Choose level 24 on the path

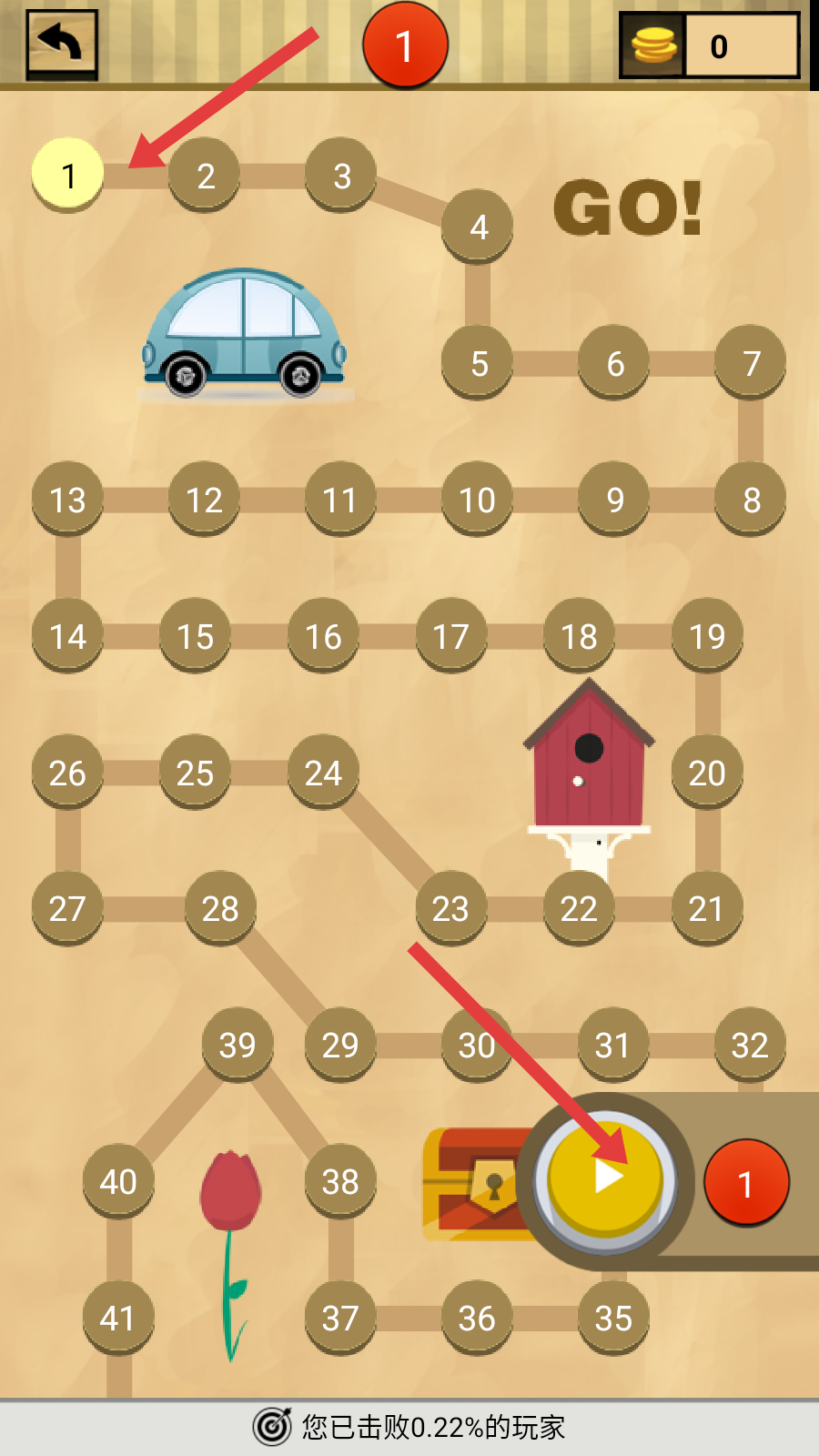point(323,772)
